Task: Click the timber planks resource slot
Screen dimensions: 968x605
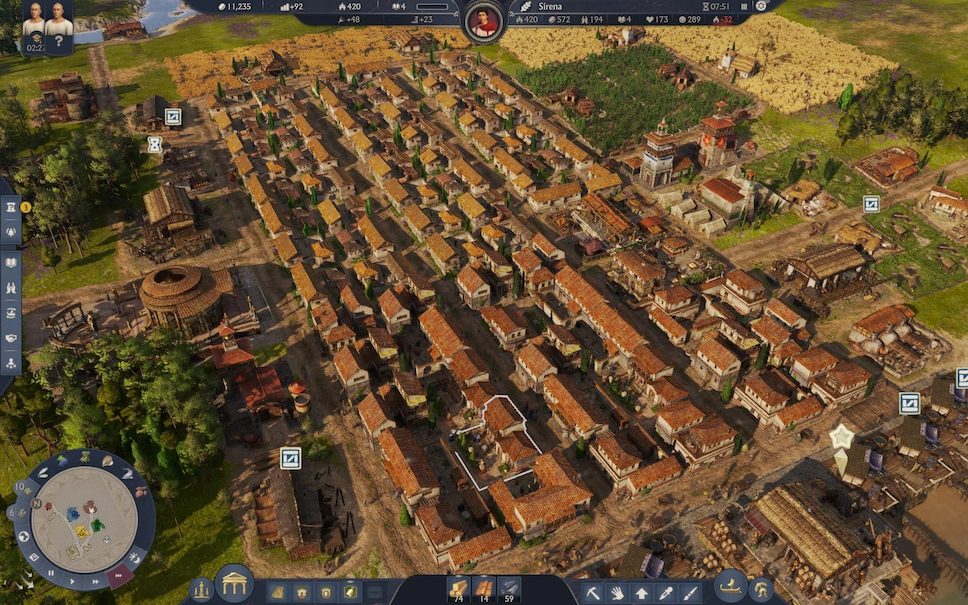Action: [458, 589]
